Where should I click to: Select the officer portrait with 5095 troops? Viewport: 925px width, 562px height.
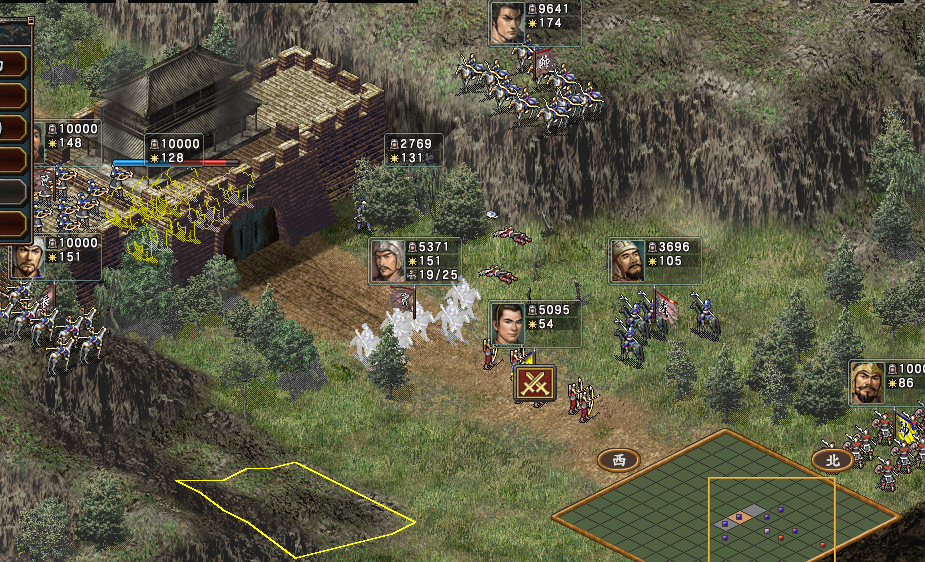point(508,324)
